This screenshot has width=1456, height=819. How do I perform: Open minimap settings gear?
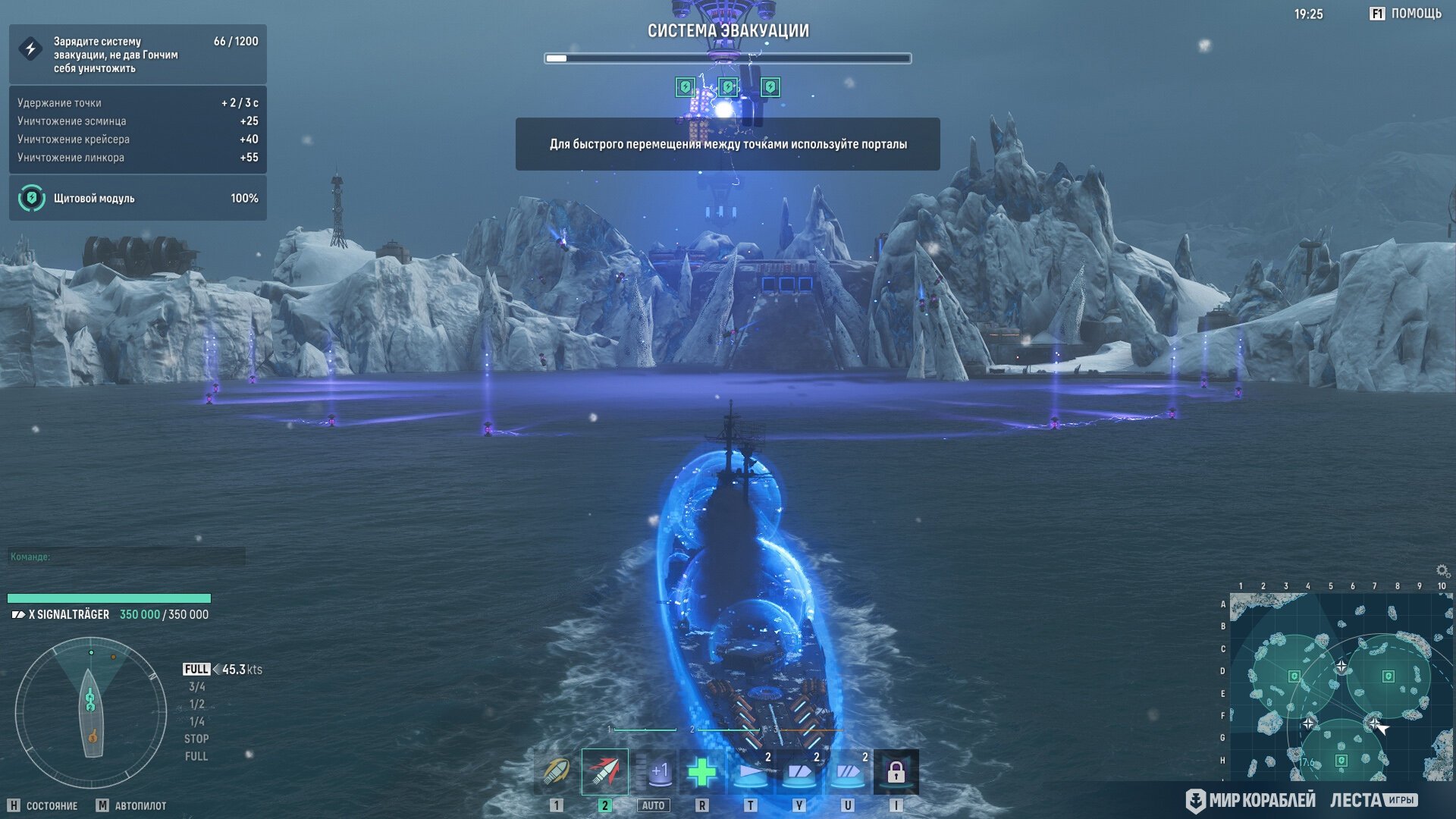pos(1442,570)
